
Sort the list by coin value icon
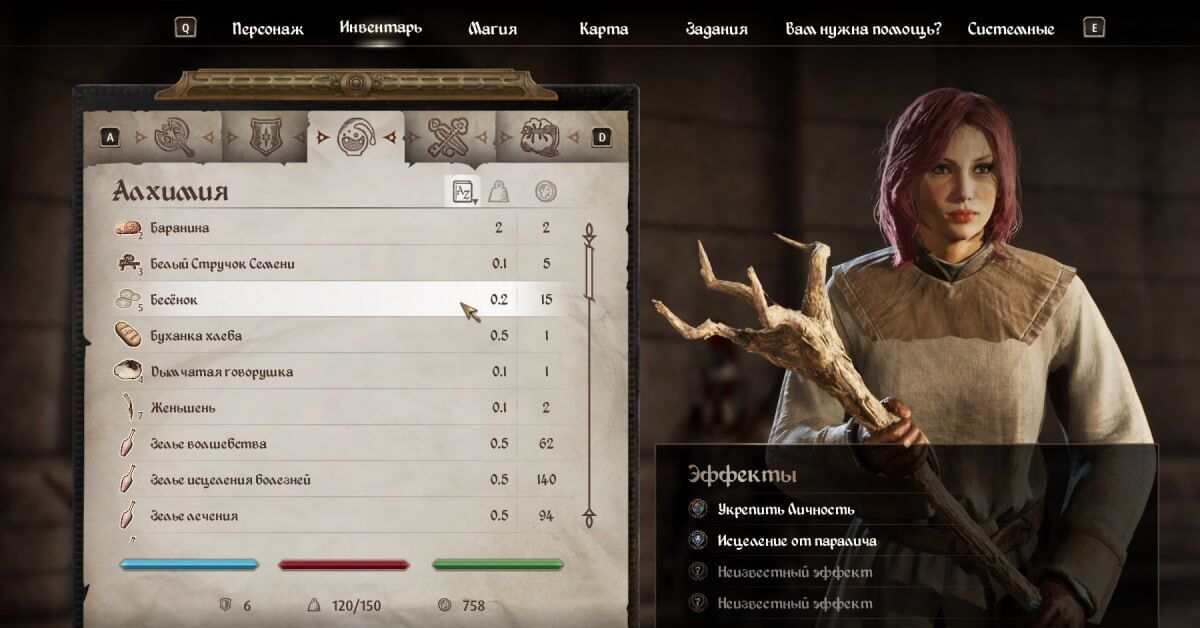tap(545, 191)
